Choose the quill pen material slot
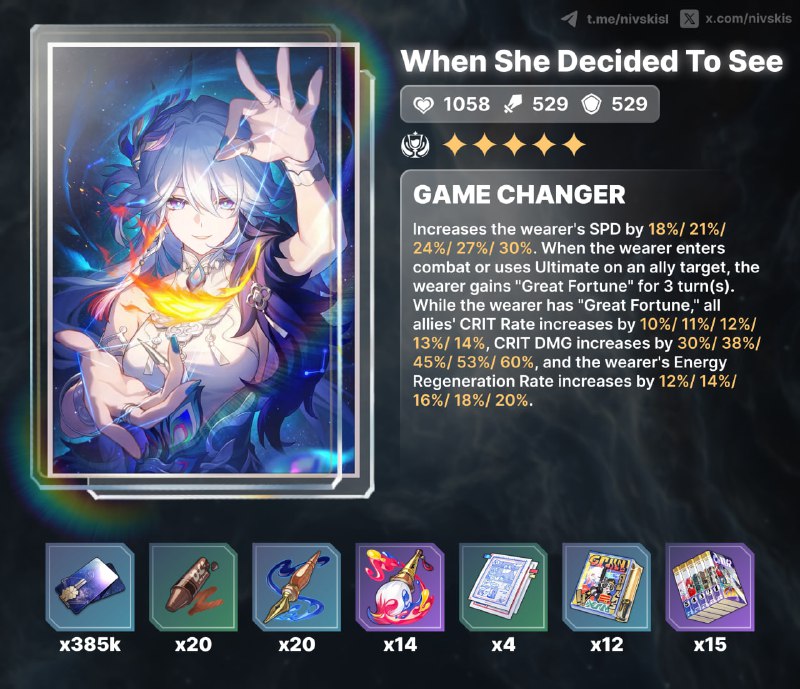800x689 pixels. (x=296, y=587)
